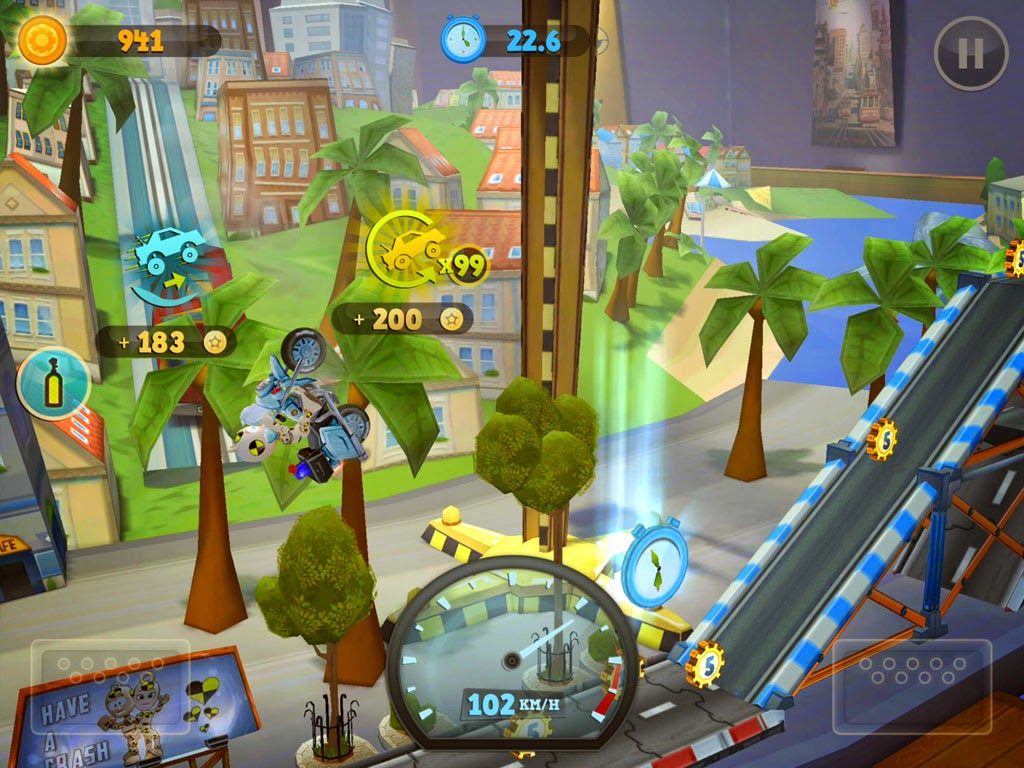Pause the game with the pause button
1024x768 pixels.
(x=970, y=54)
